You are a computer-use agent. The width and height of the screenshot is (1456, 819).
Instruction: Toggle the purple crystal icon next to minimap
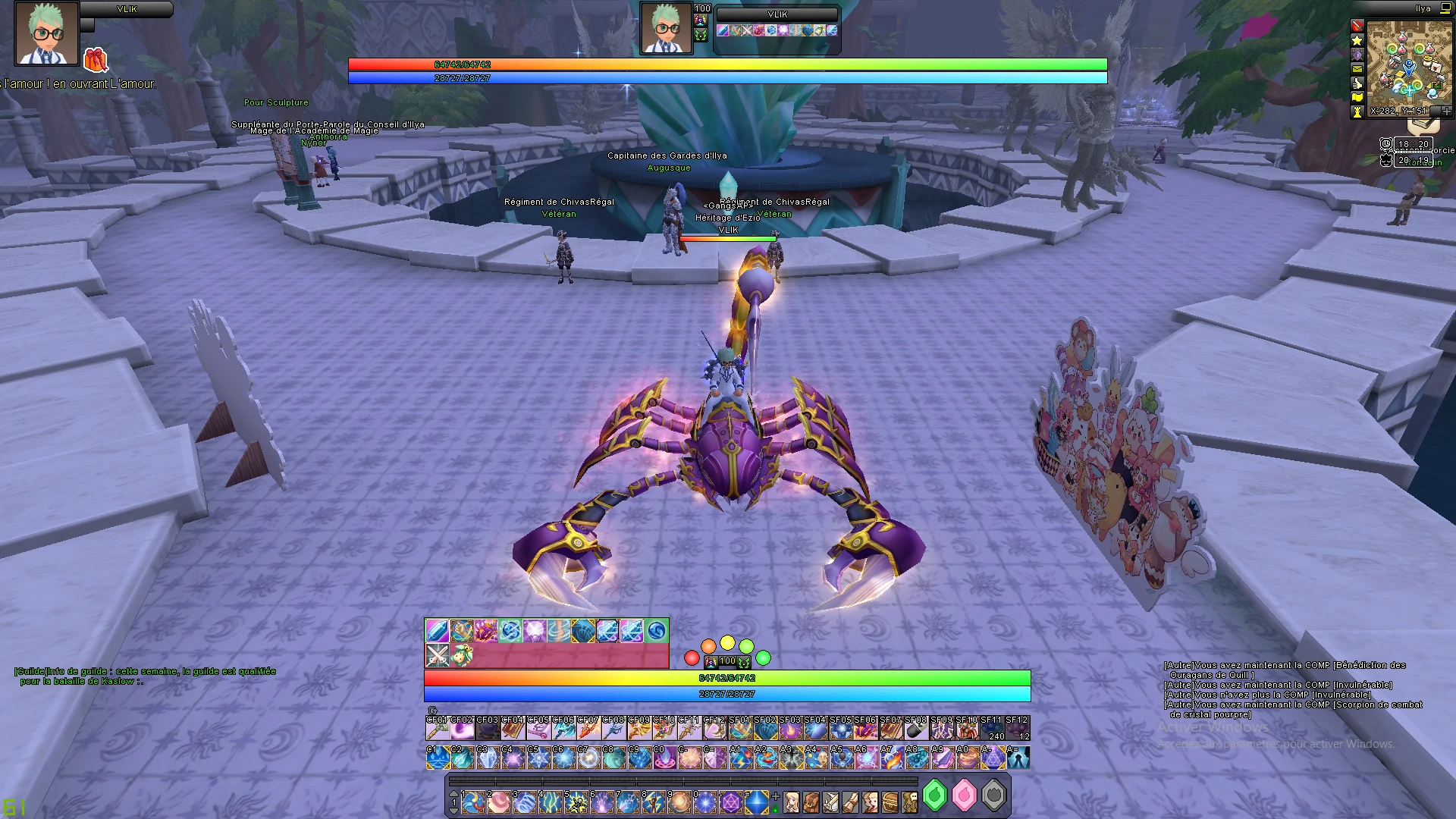[x=1357, y=55]
